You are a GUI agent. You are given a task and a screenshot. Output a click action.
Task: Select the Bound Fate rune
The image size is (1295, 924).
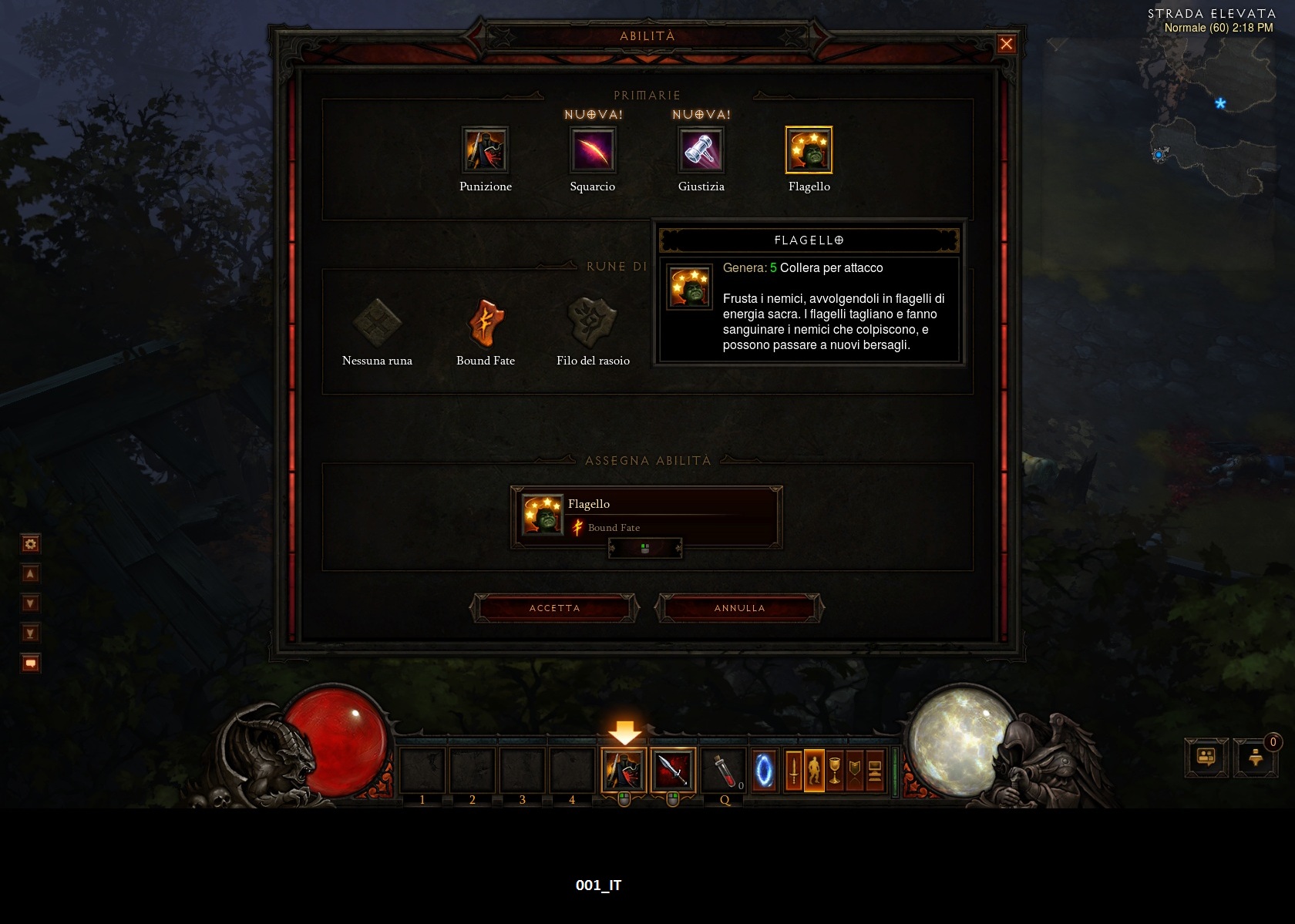pos(485,324)
